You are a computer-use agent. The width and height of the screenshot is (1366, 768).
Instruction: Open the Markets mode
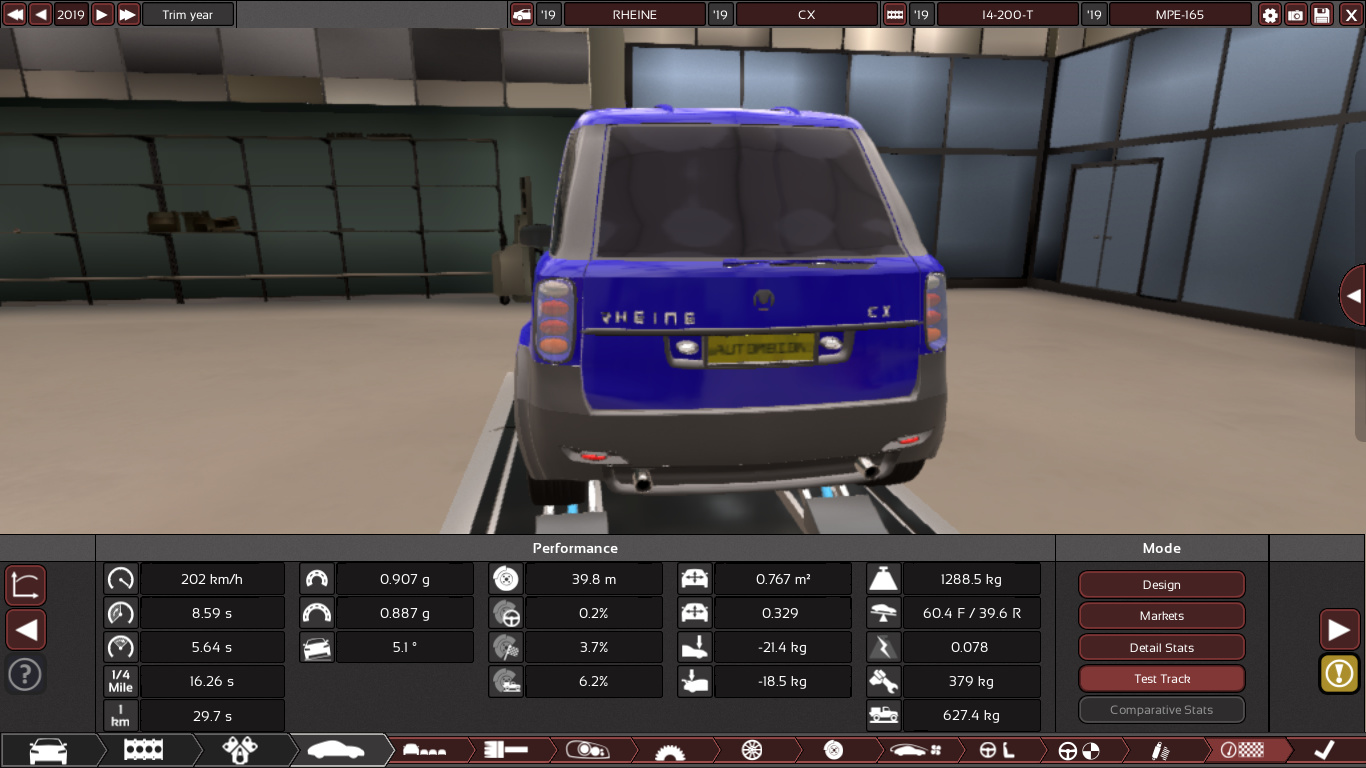(x=1161, y=616)
